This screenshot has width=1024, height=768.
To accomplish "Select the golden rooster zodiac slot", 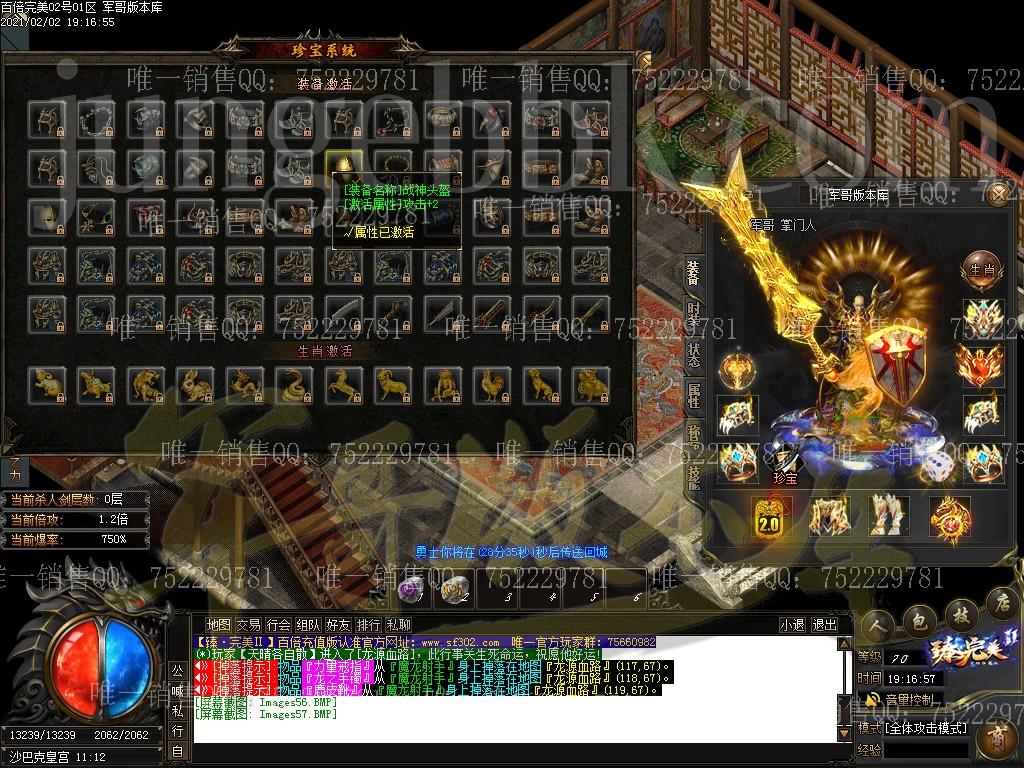I will click(x=490, y=383).
